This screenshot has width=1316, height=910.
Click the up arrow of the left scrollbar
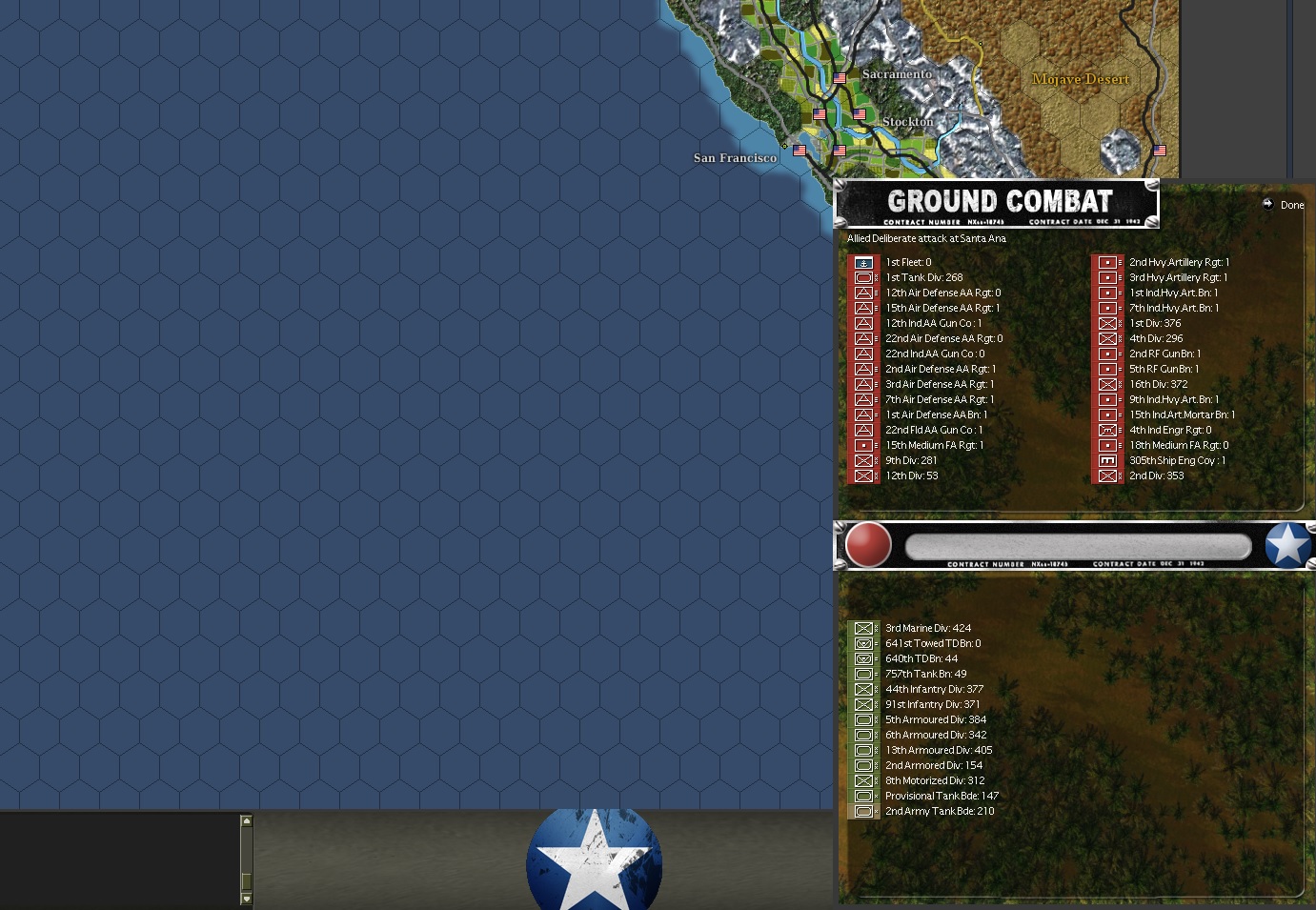tap(247, 819)
